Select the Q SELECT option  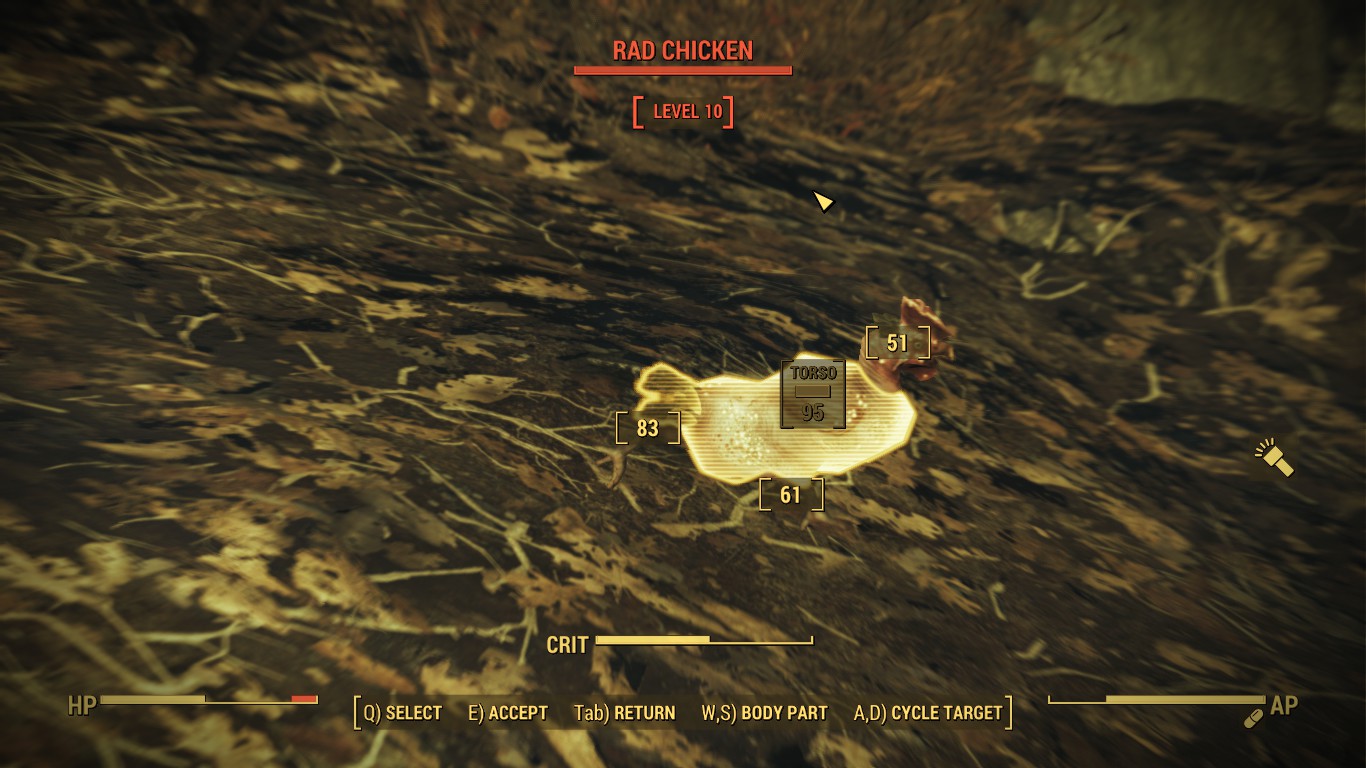tap(400, 713)
